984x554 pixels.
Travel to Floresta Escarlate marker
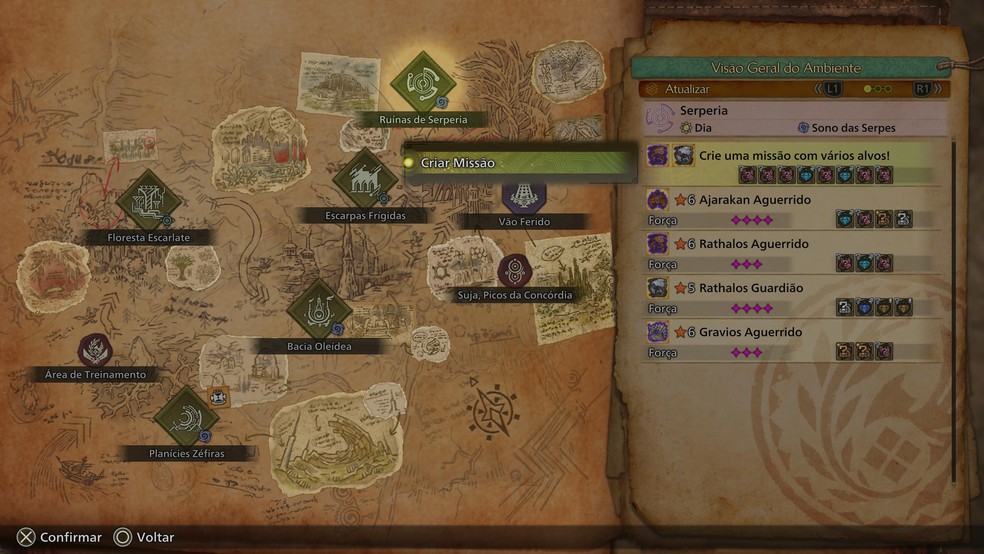tap(148, 202)
